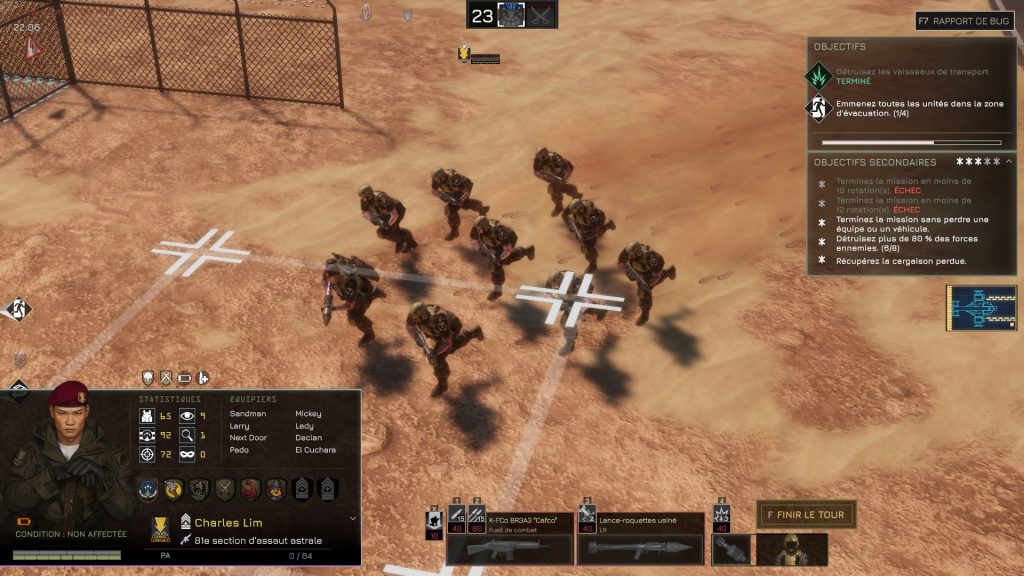Collapse the Objectifs secondaires panel

1009,161
